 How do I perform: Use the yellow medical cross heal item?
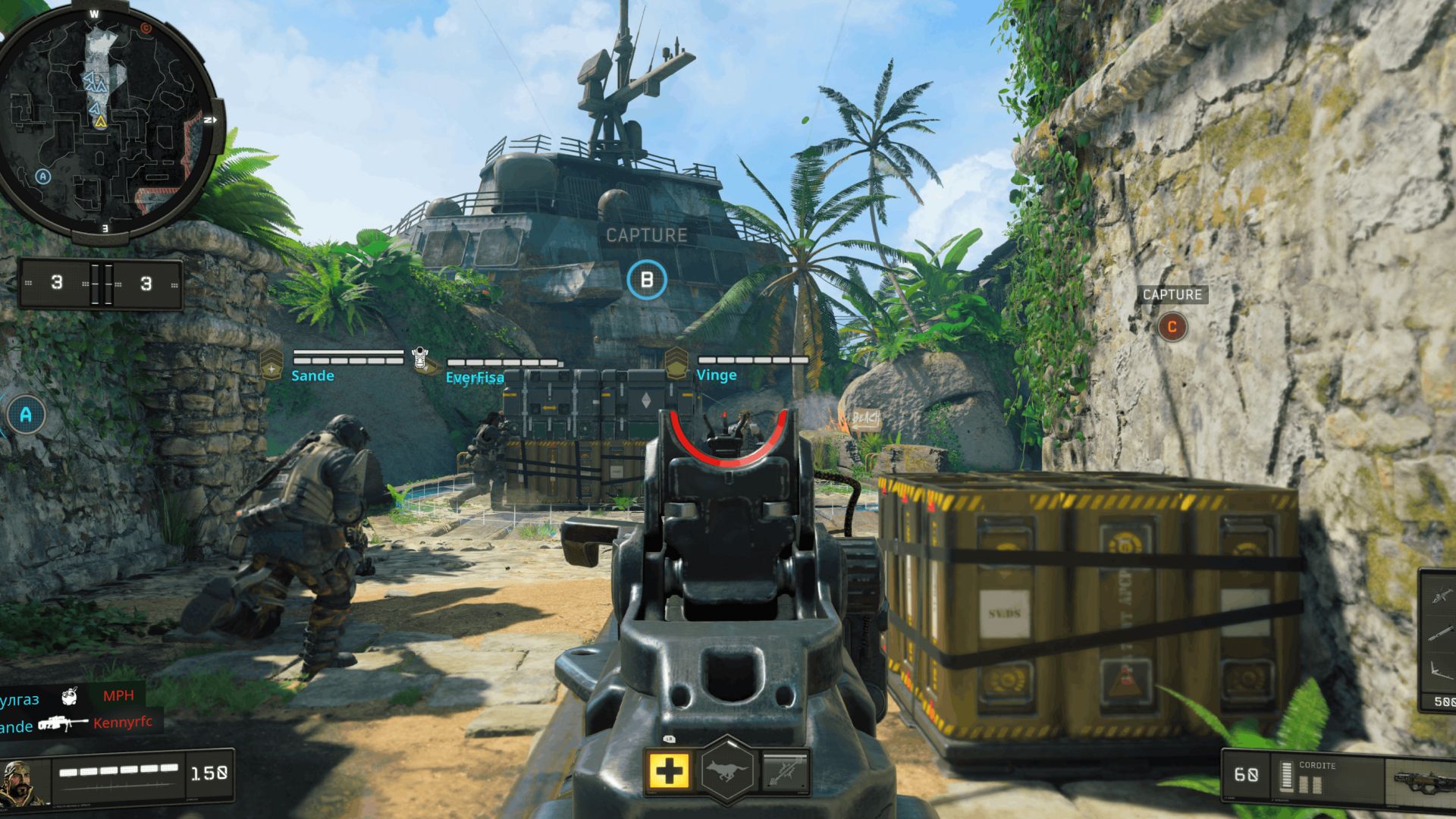tap(668, 771)
